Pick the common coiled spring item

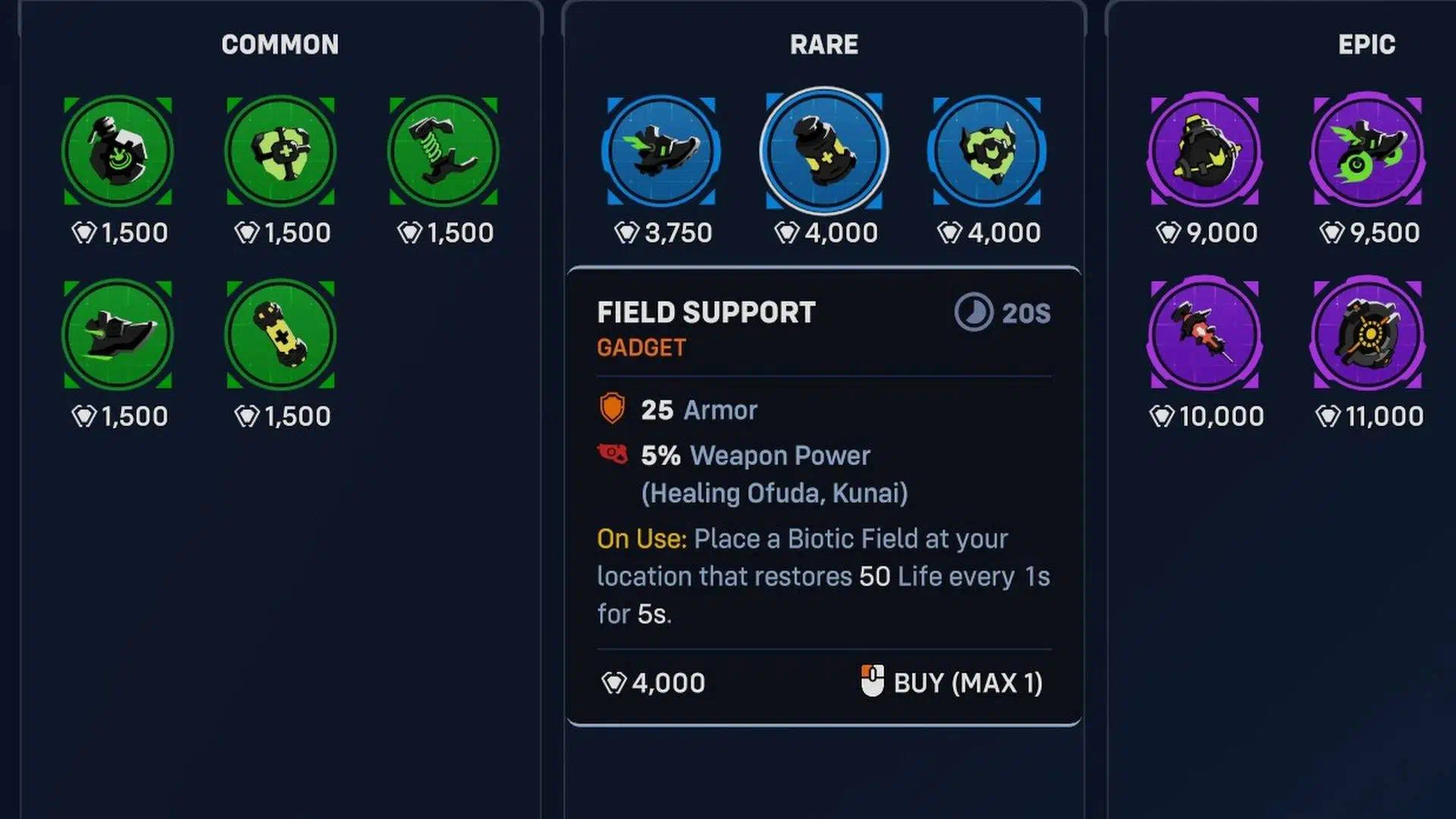click(444, 151)
